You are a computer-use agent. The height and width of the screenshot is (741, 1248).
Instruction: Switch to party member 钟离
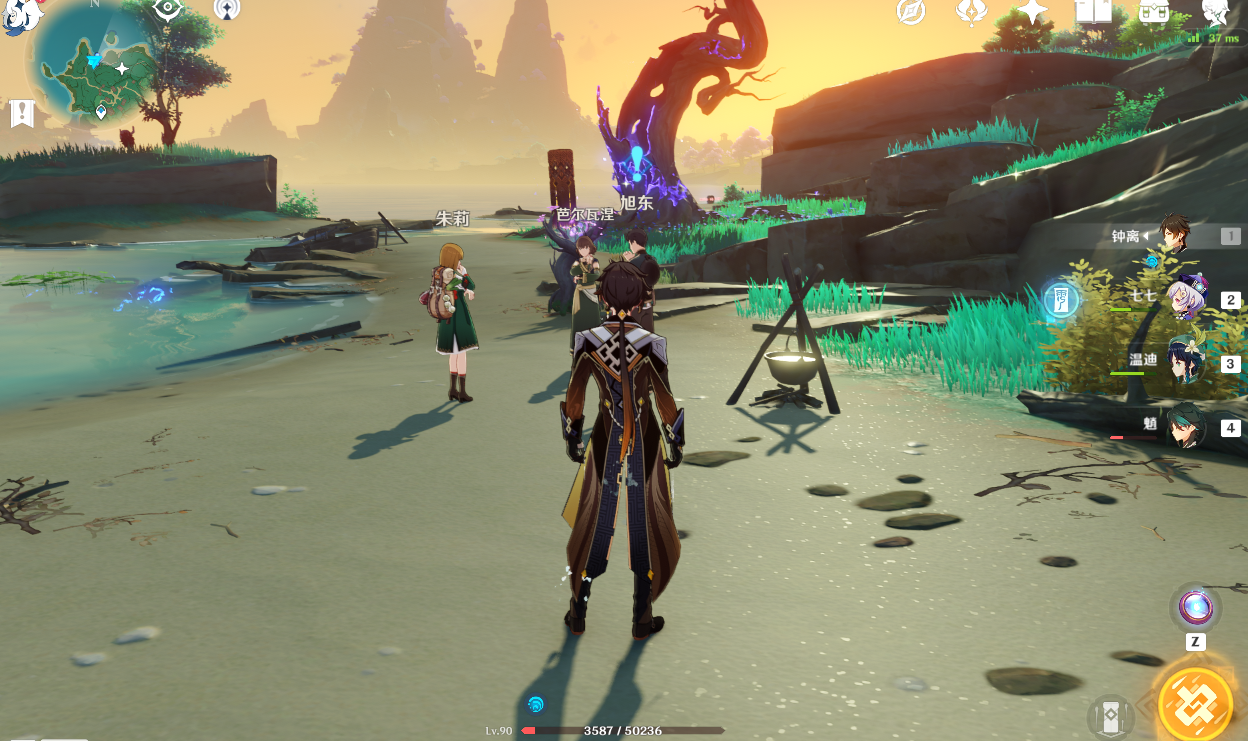click(x=1176, y=236)
